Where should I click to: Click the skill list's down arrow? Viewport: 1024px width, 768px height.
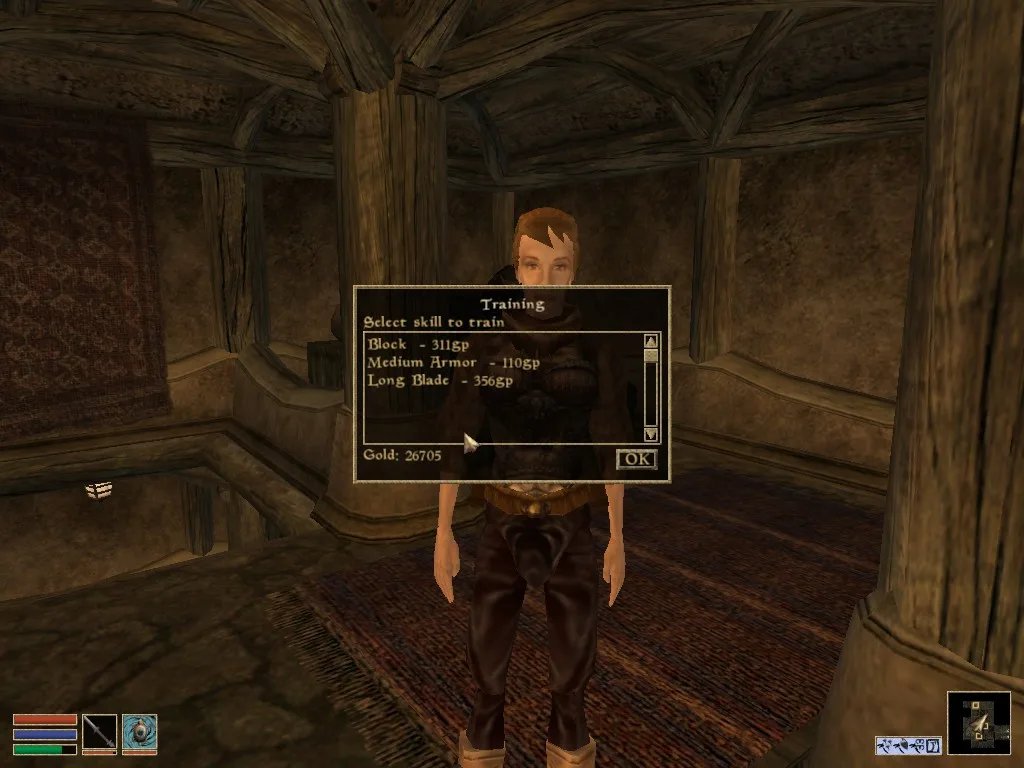(651, 434)
